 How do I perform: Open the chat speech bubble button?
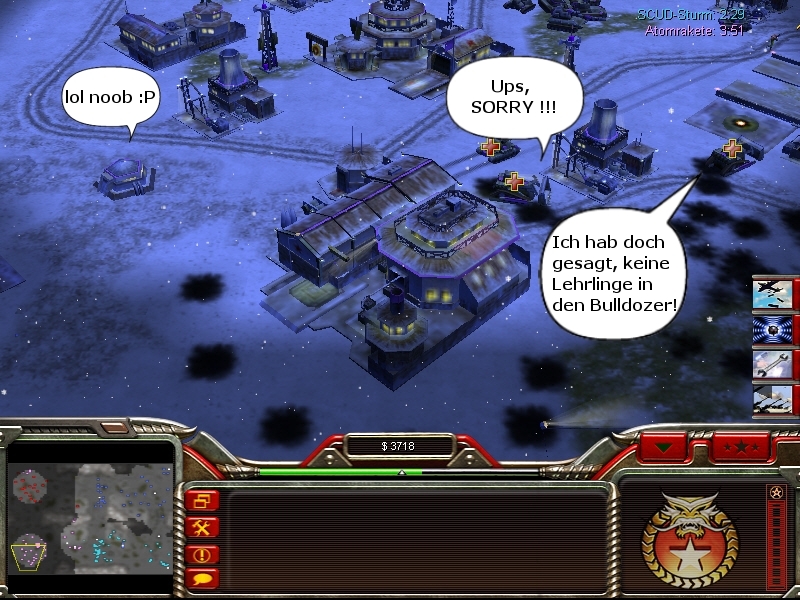(x=204, y=578)
